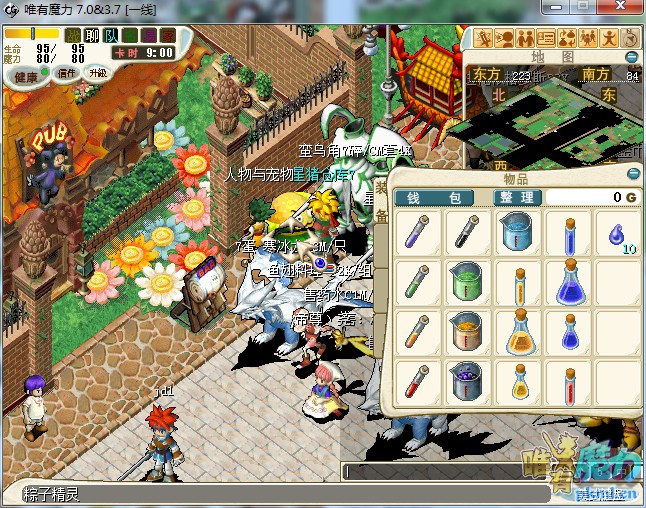Click the minimap town view
646x508 pixels.
click(550, 120)
